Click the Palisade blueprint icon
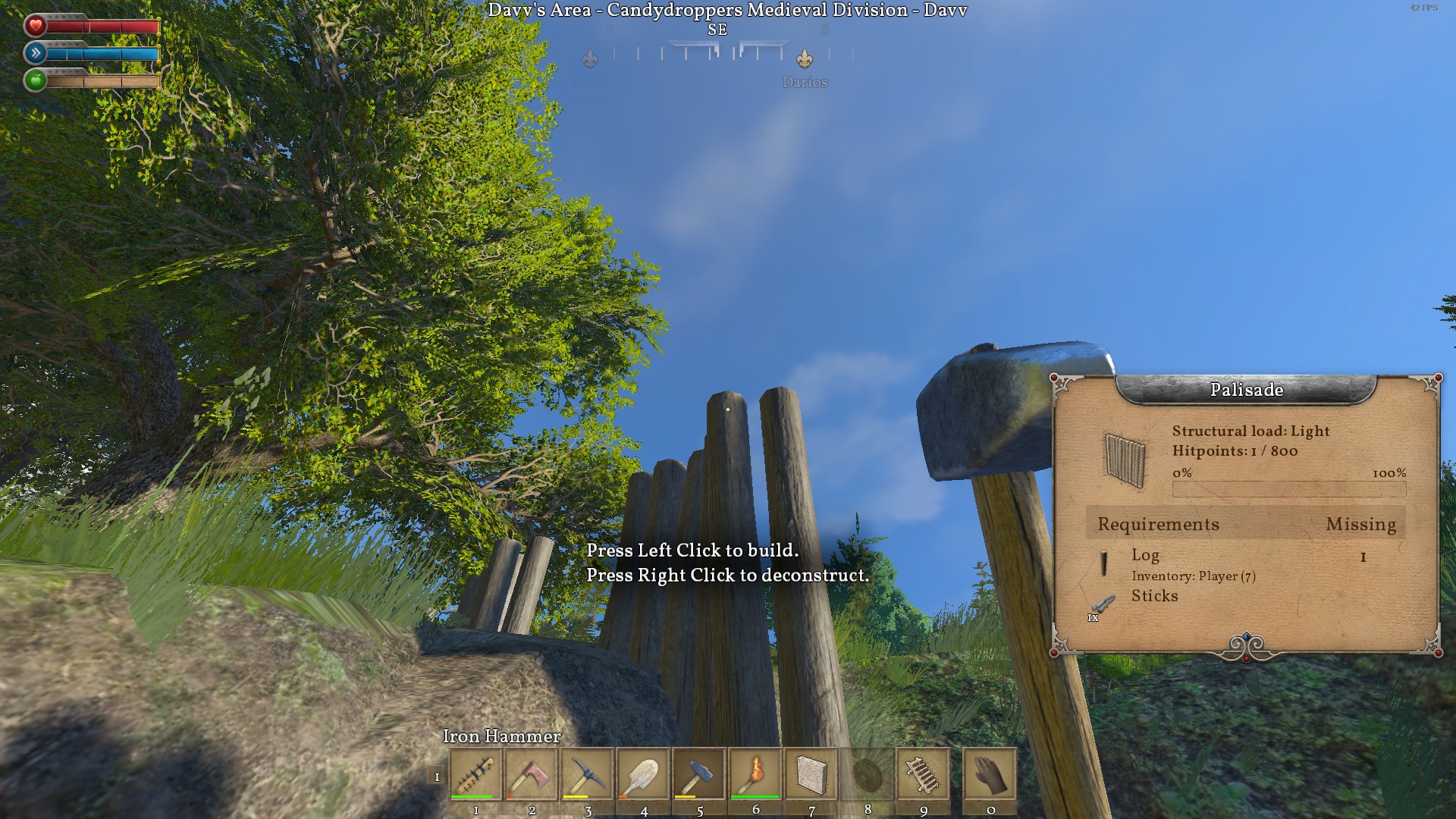 1124,458
